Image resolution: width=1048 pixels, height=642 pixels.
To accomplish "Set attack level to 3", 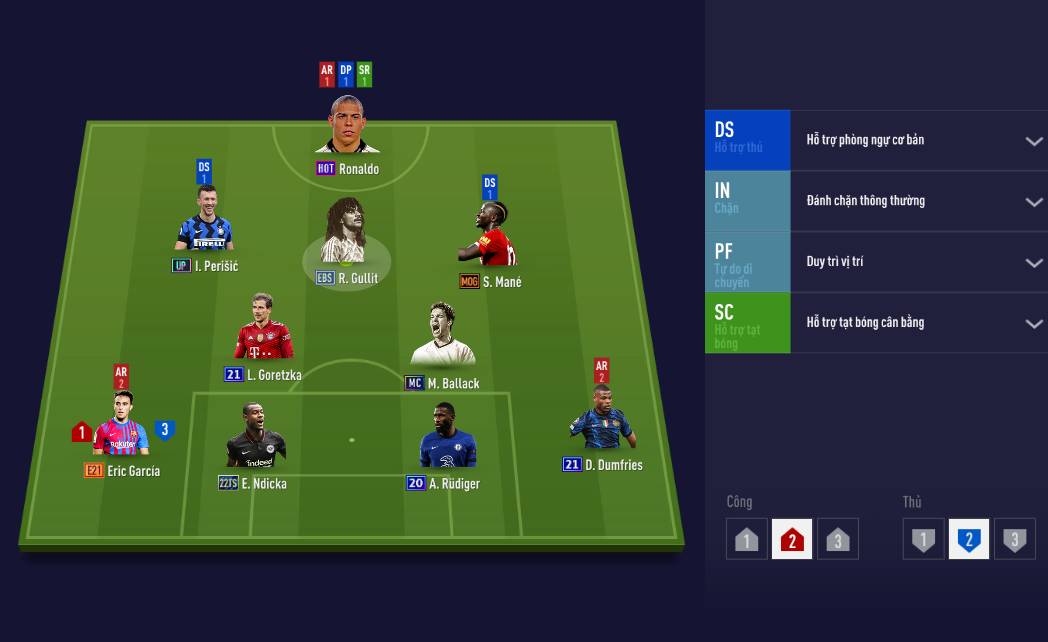I will click(x=838, y=540).
